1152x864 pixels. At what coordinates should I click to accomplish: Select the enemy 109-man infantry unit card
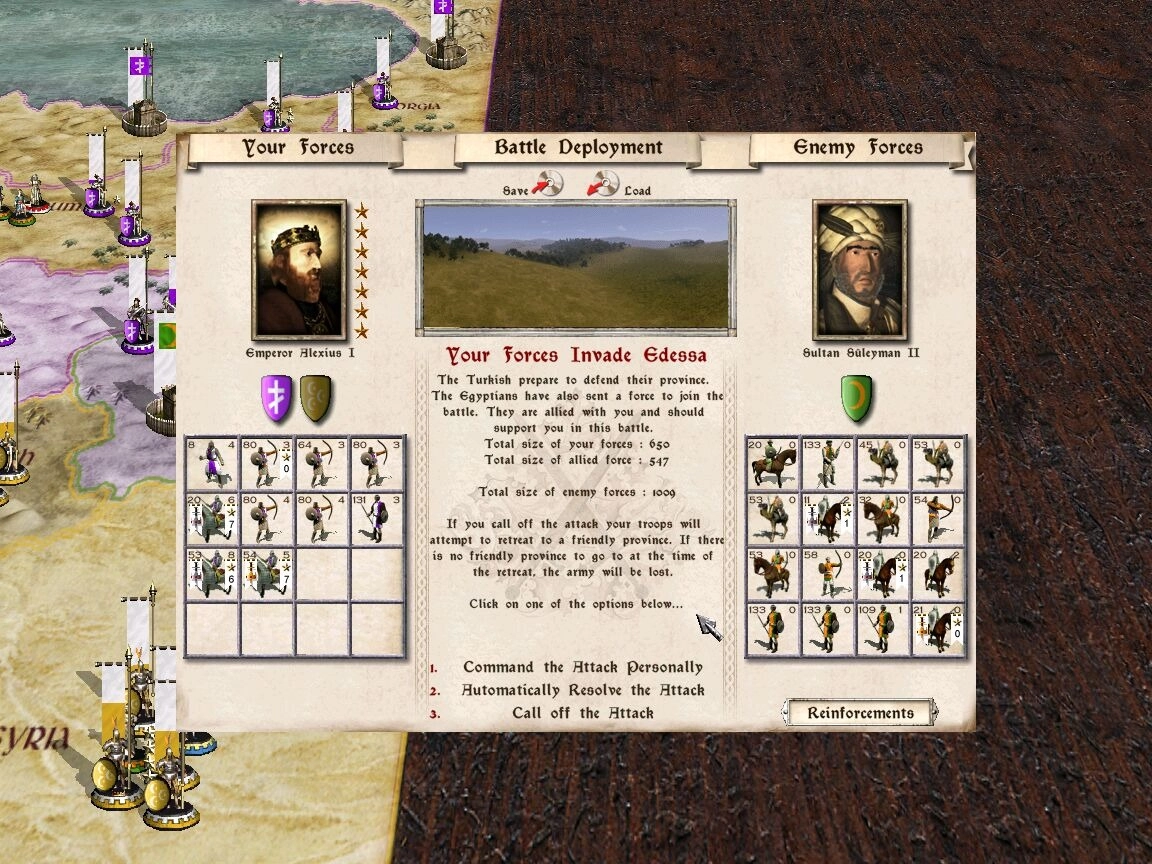[883, 629]
